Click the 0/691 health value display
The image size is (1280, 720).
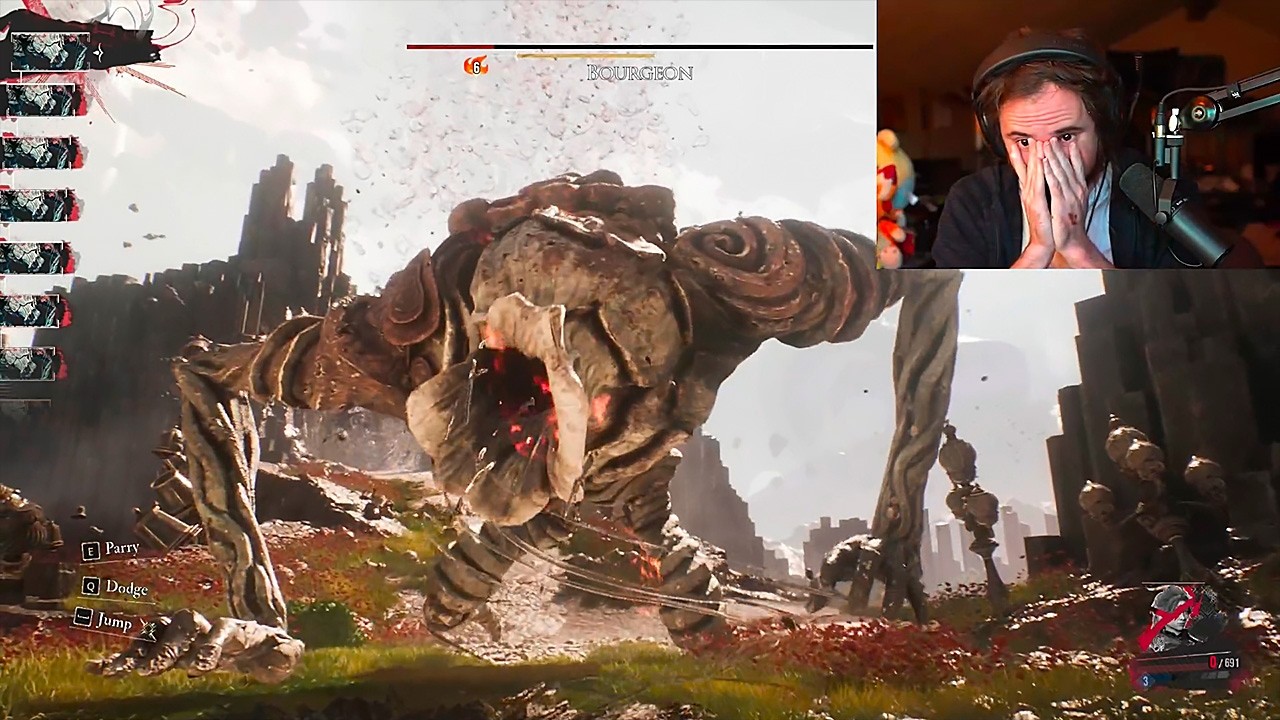pos(1224,662)
